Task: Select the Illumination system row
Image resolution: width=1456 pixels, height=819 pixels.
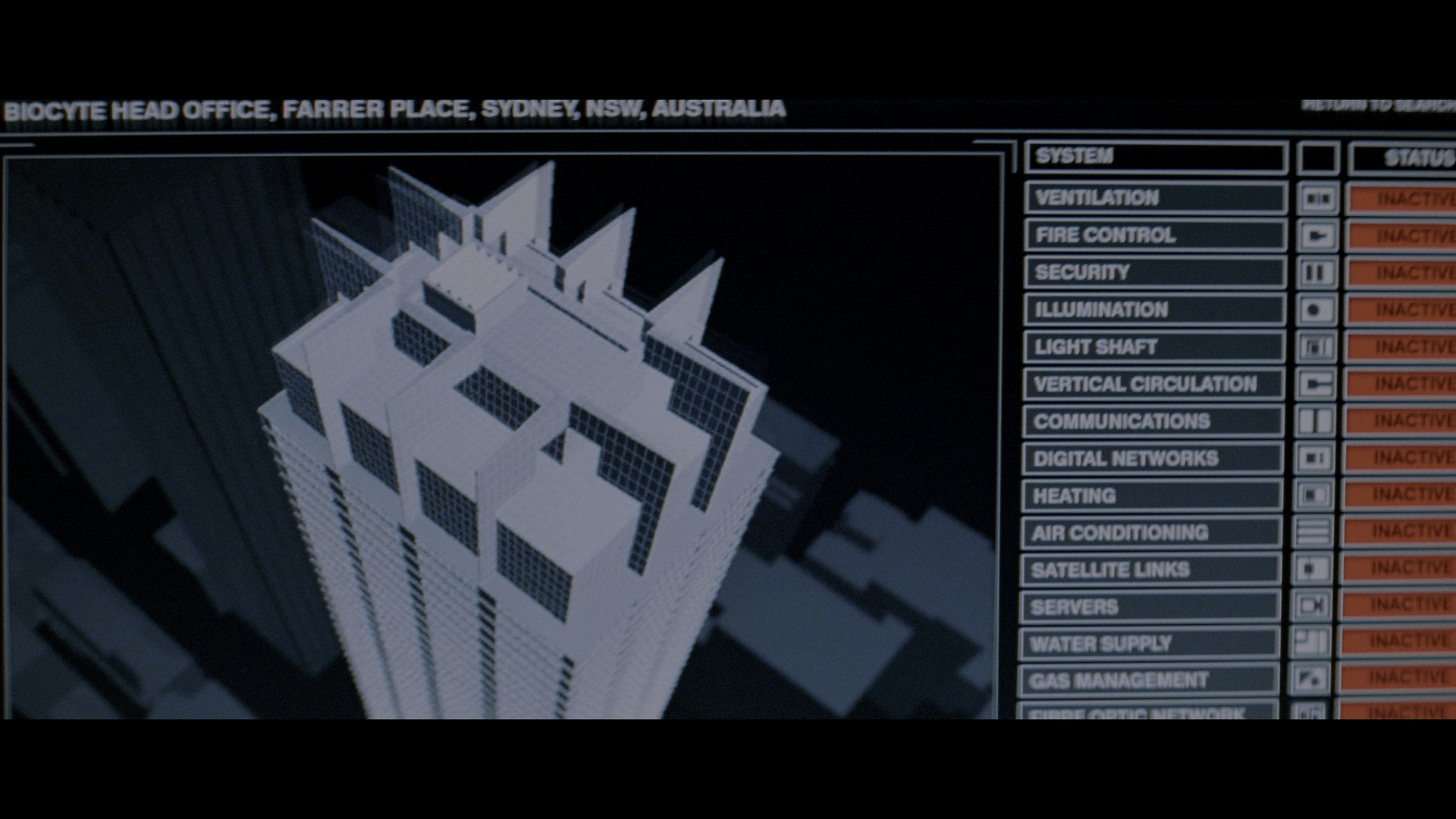Action: (x=1153, y=309)
